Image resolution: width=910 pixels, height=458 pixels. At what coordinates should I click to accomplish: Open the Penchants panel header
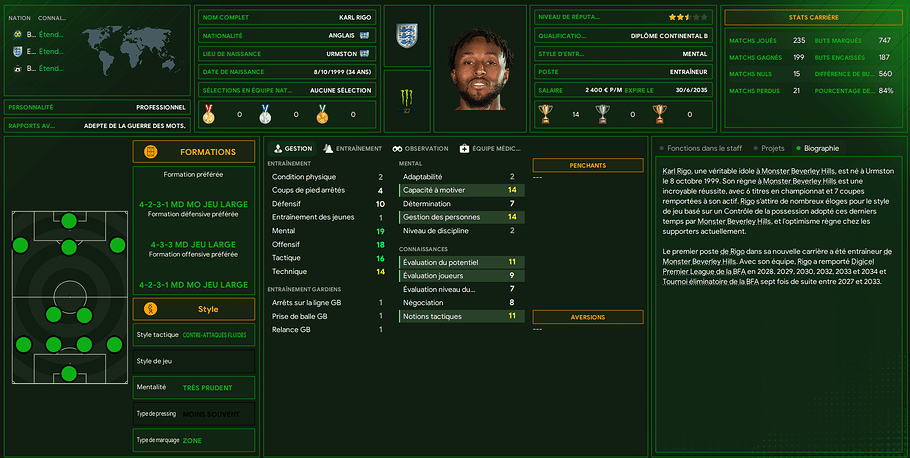pos(587,165)
